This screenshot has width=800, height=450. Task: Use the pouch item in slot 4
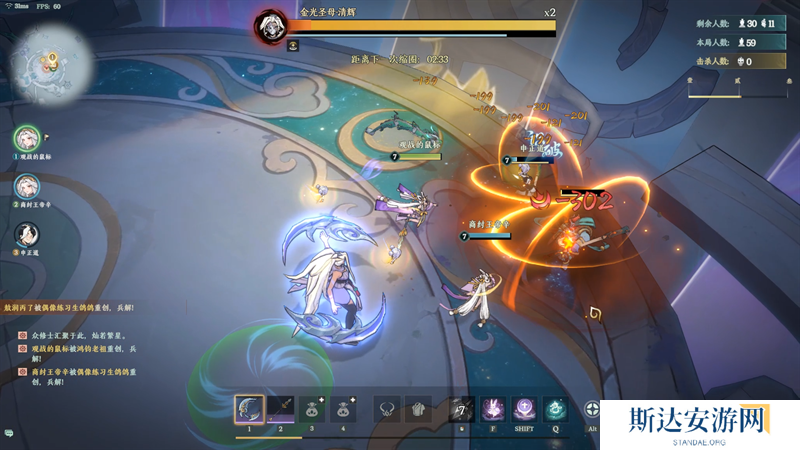[x=344, y=408]
